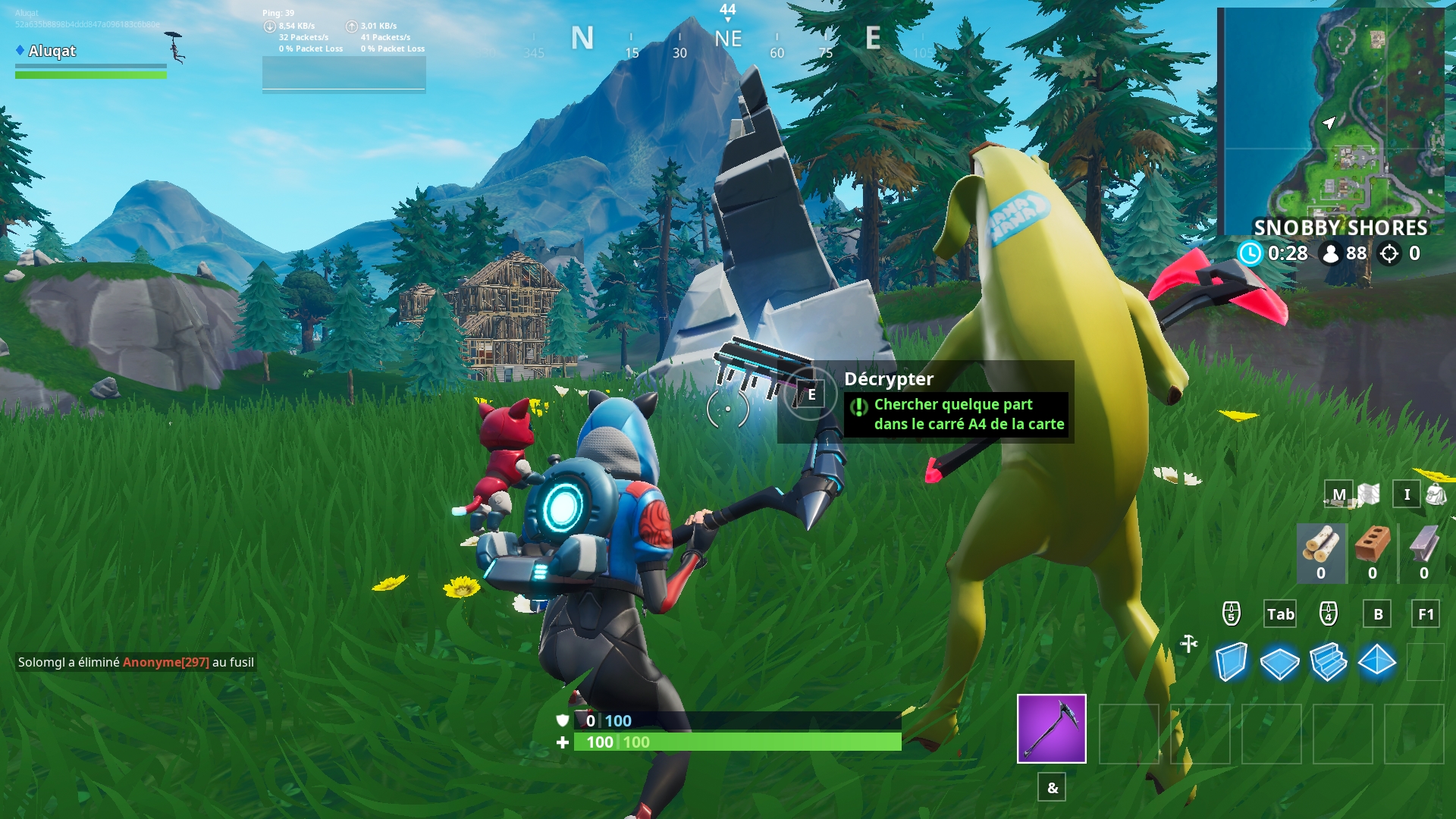Choose the metal material
The height and width of the screenshot is (819, 1456).
click(x=1423, y=546)
